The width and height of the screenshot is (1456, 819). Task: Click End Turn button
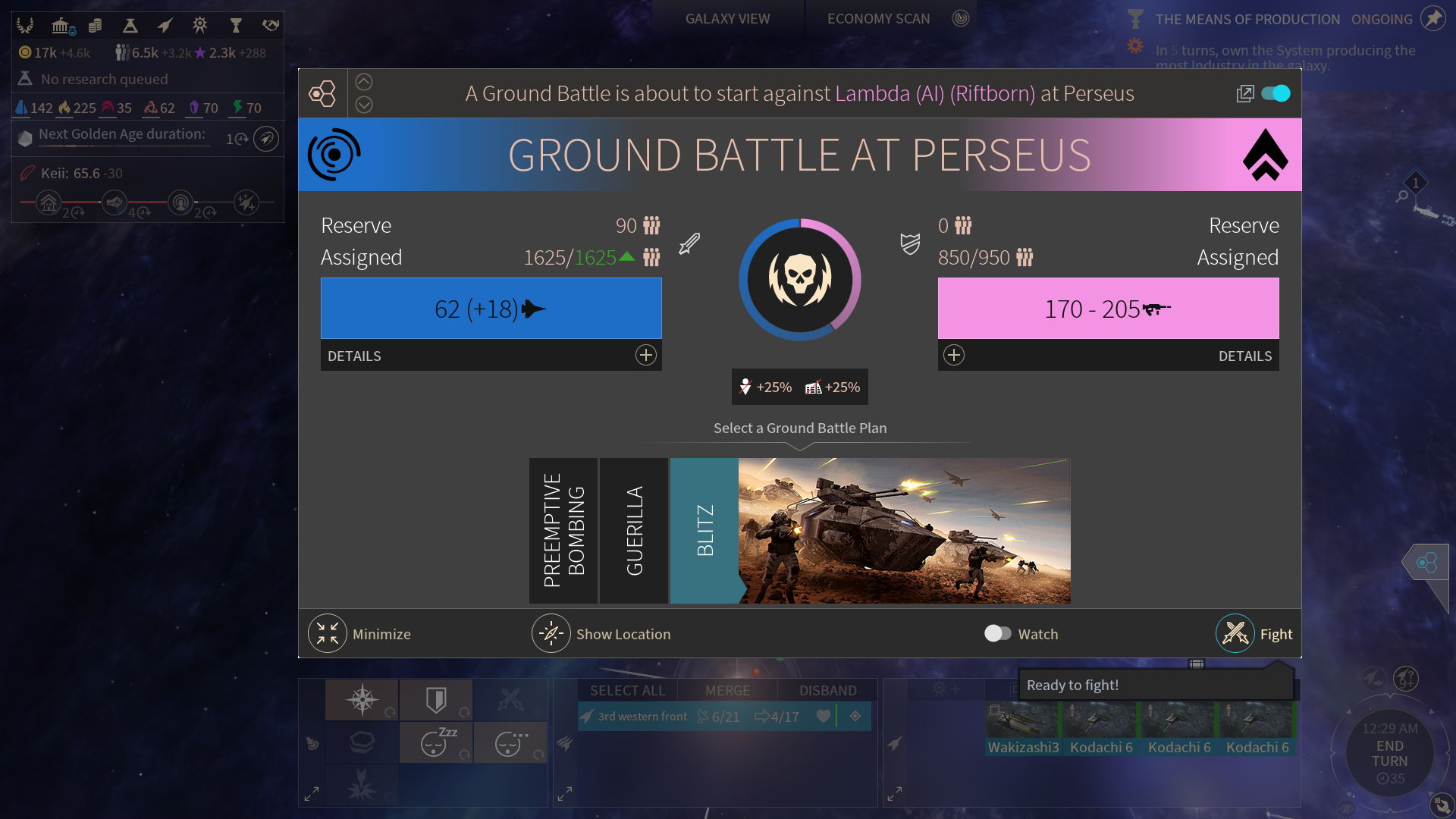click(x=1389, y=753)
